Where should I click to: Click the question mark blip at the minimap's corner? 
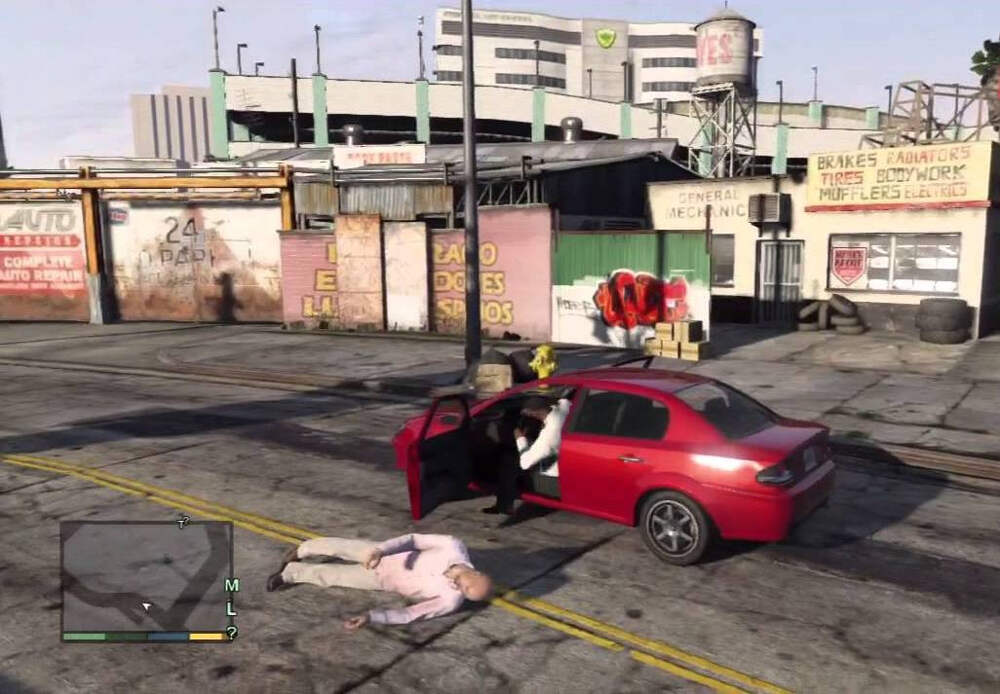(x=232, y=632)
